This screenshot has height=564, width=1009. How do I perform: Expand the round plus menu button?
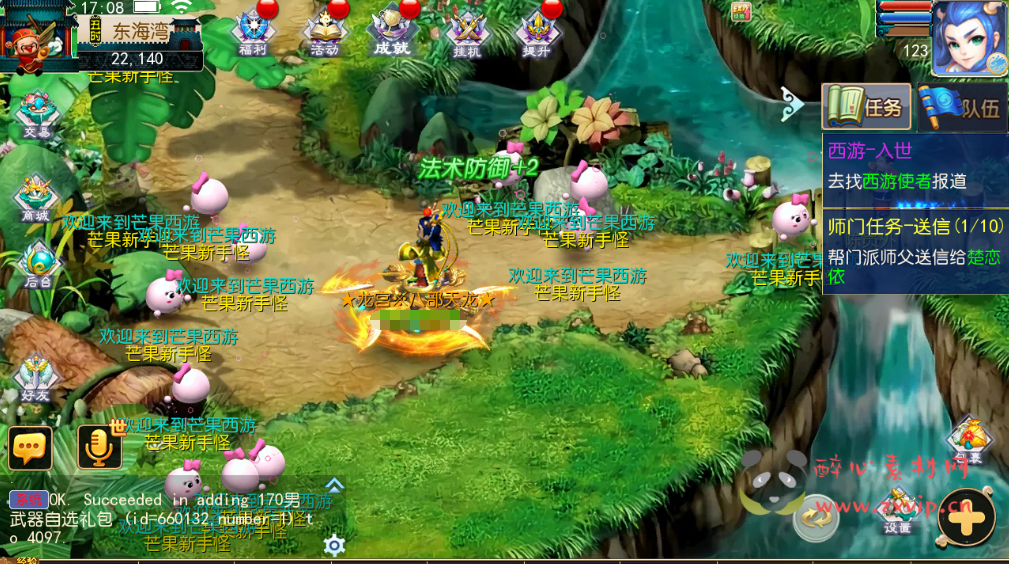coord(967,516)
